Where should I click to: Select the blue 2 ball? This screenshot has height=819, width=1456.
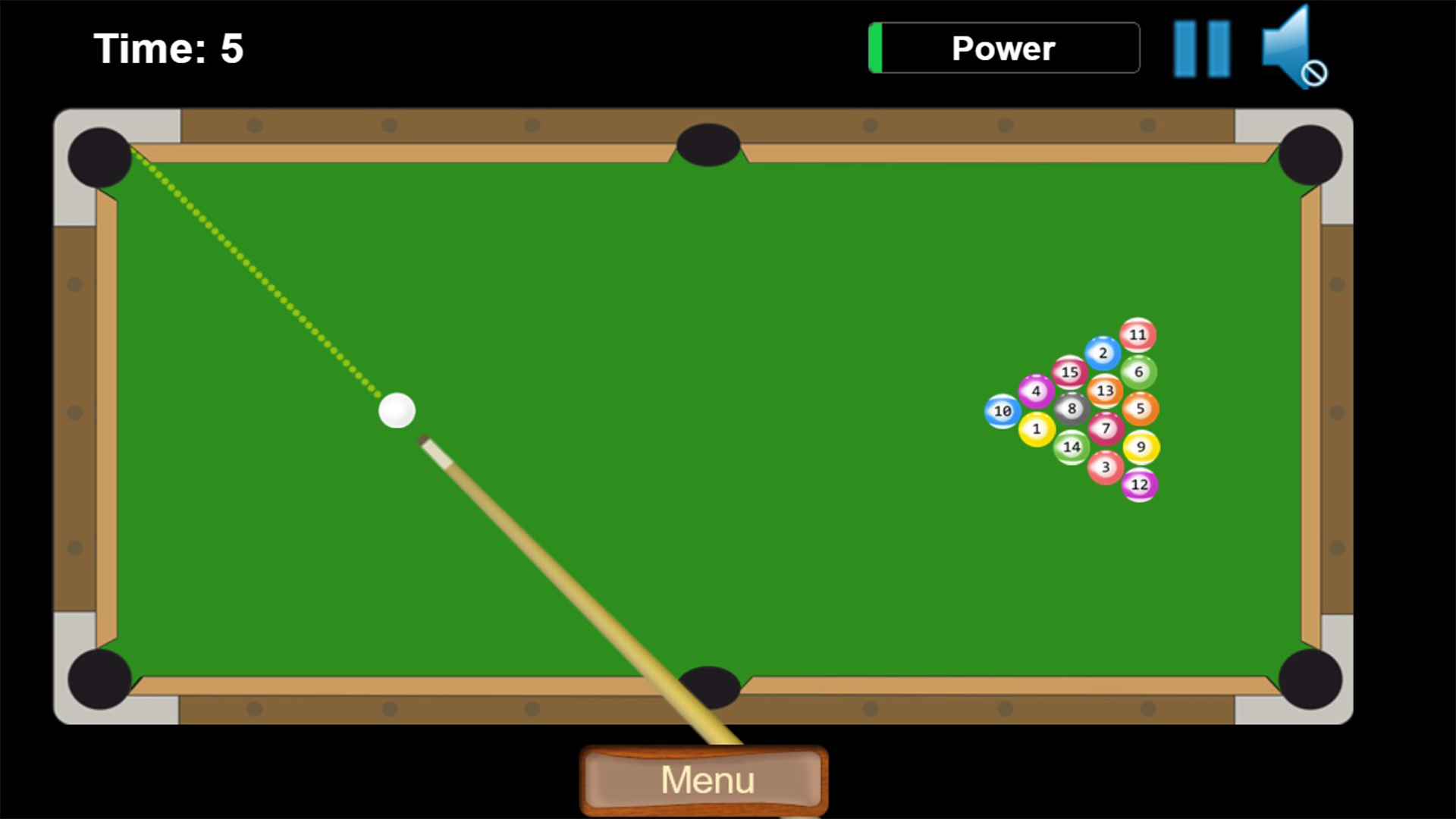1103,352
